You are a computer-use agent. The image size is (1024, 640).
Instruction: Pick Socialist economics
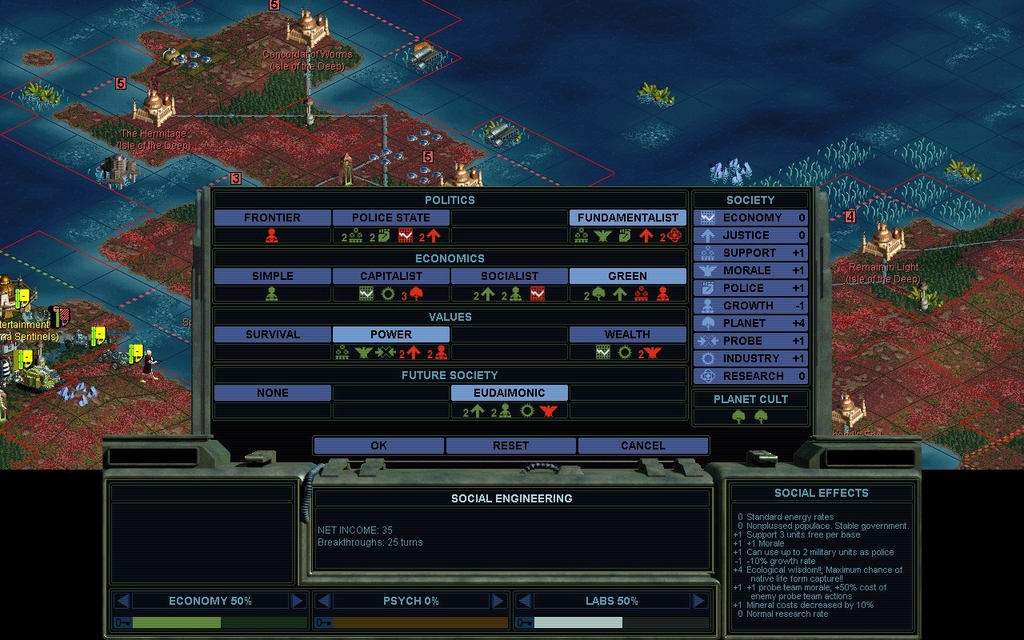click(x=509, y=276)
